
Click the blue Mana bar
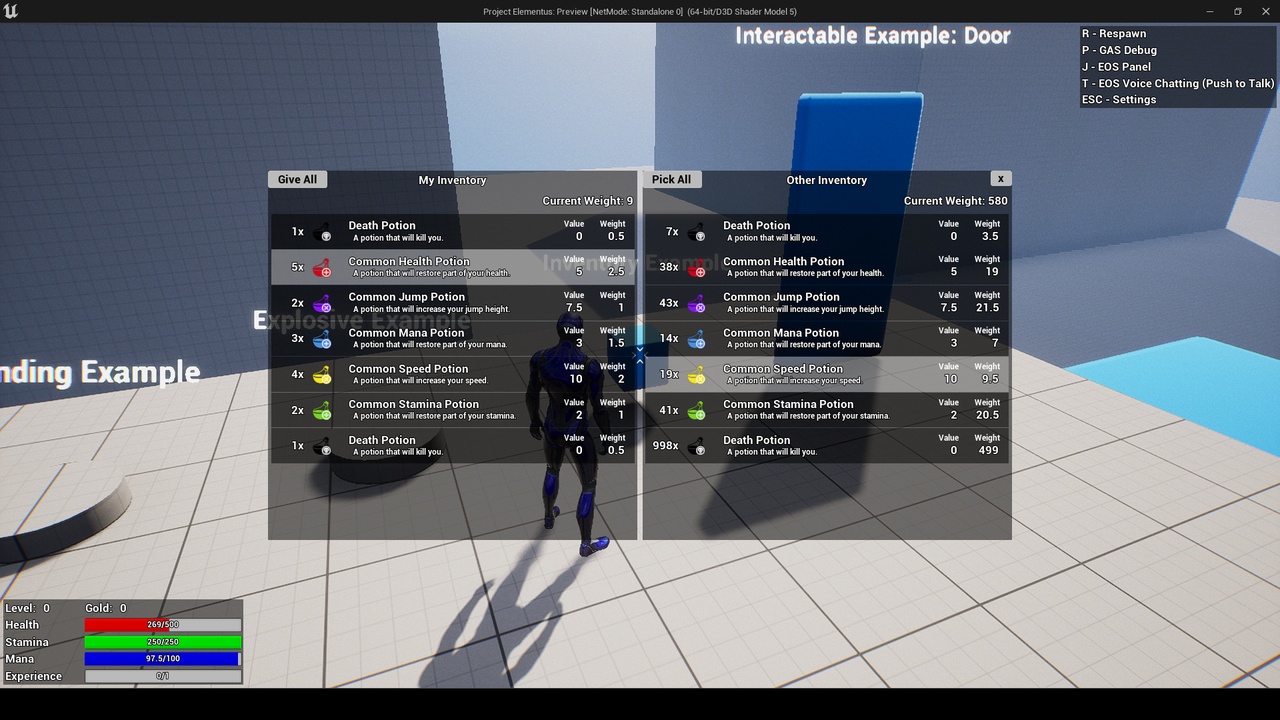162,659
